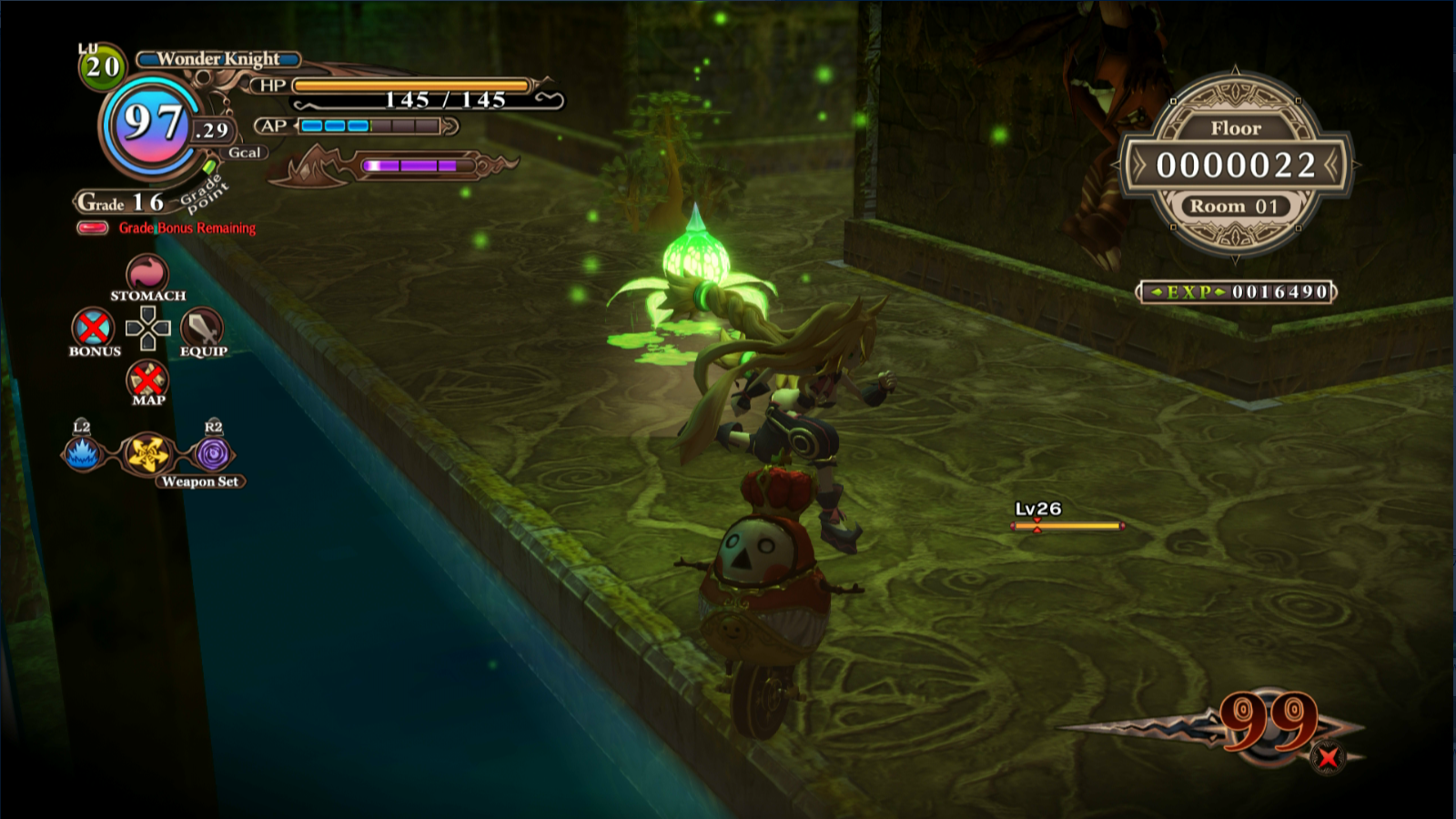Click the crossed-out Map icon
The image size is (1456, 819).
pyautogui.click(x=147, y=378)
